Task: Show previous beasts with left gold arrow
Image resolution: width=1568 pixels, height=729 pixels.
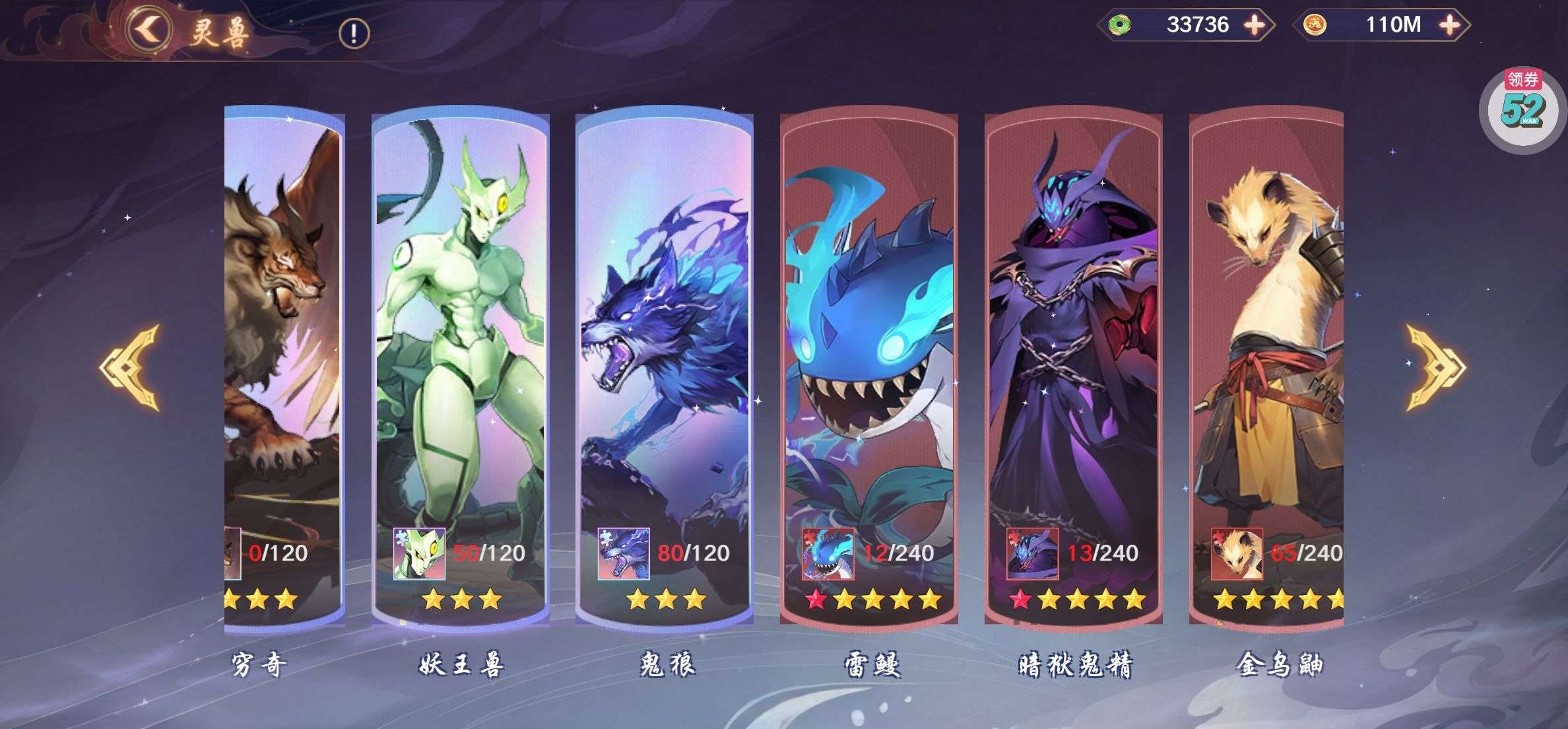Action: coord(131,367)
